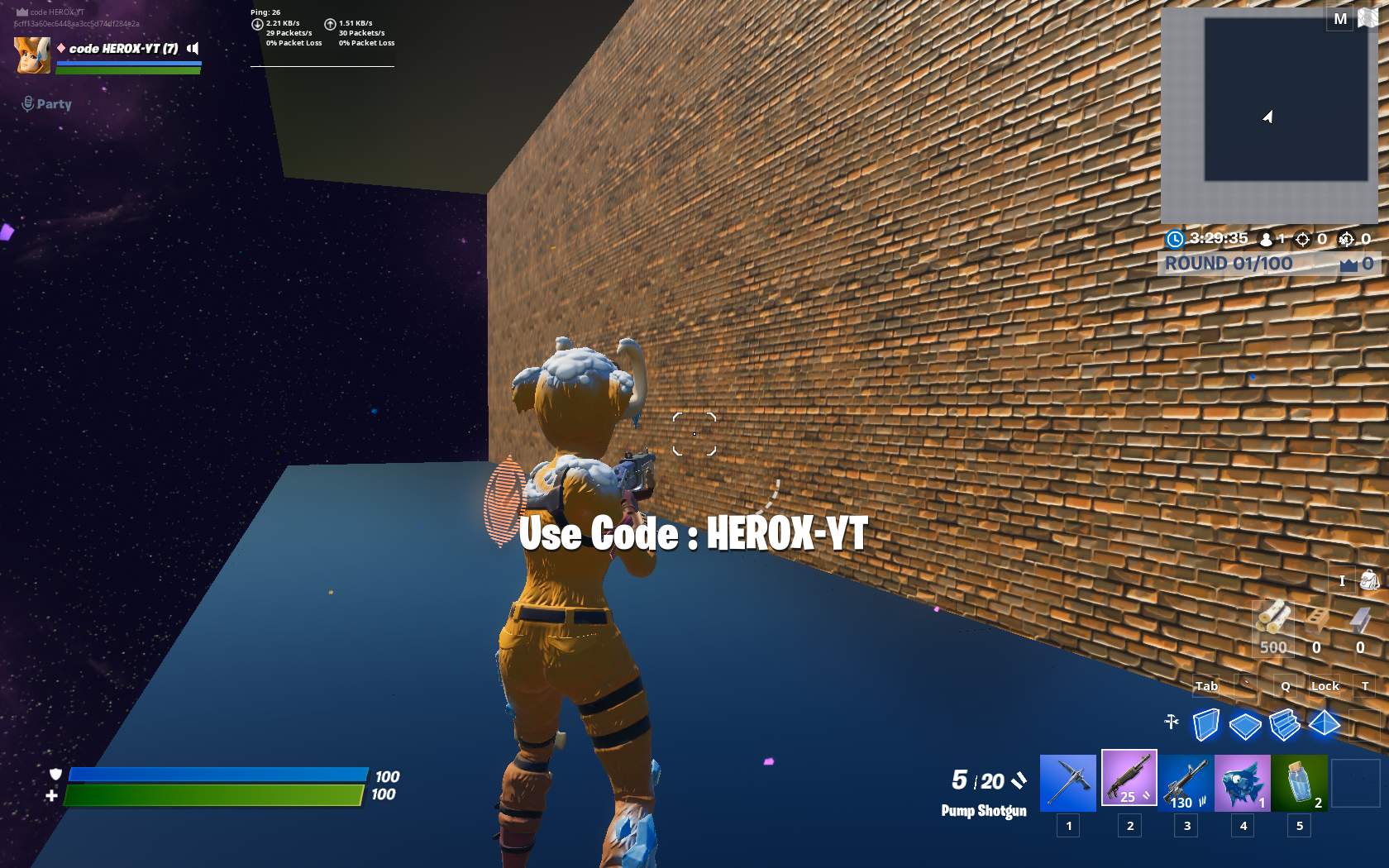Select the fish item in slot 4

pos(1243,778)
